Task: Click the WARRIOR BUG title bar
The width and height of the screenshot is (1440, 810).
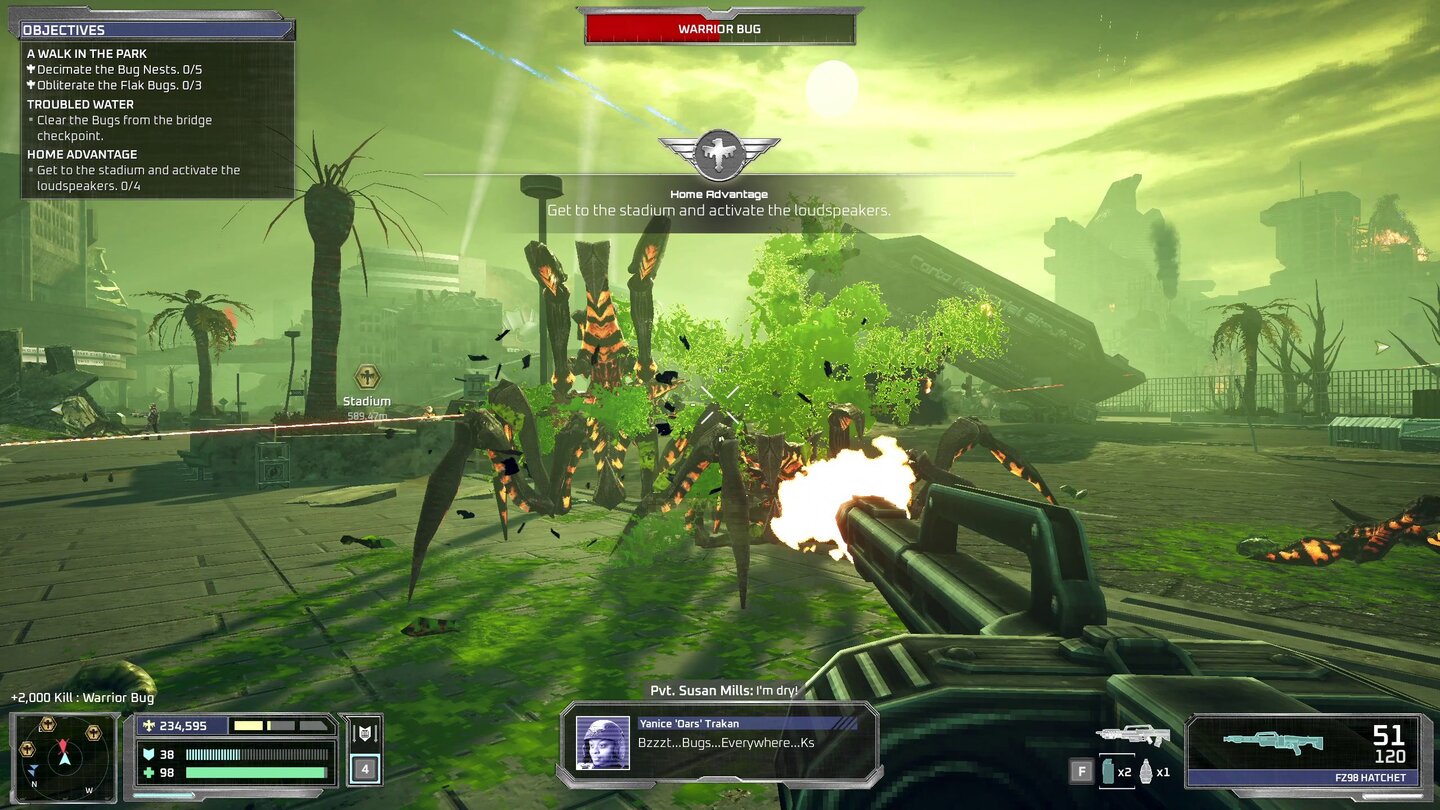Action: tap(718, 29)
